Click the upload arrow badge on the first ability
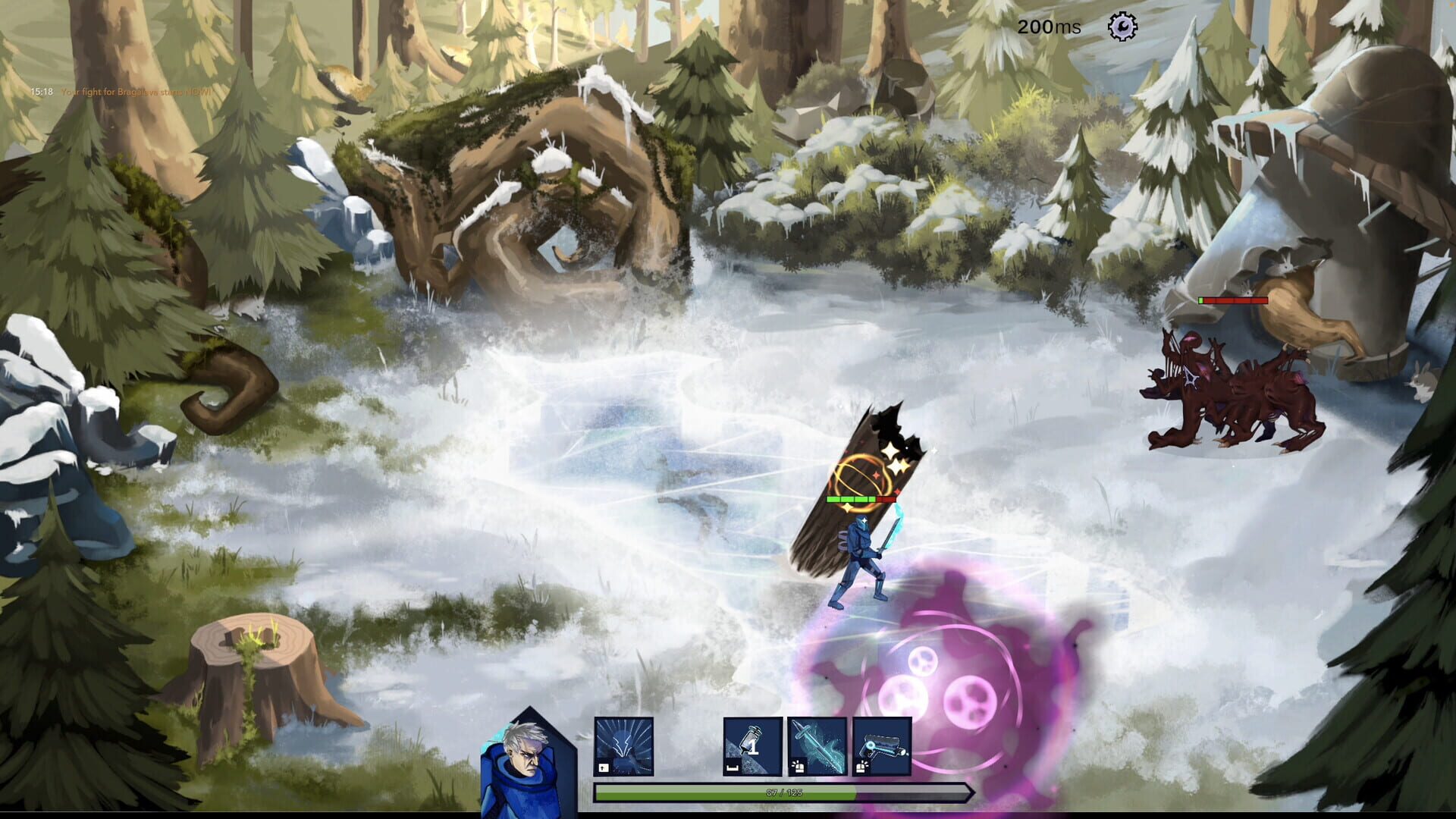This screenshot has height=819, width=1456. pyautogui.click(x=603, y=767)
